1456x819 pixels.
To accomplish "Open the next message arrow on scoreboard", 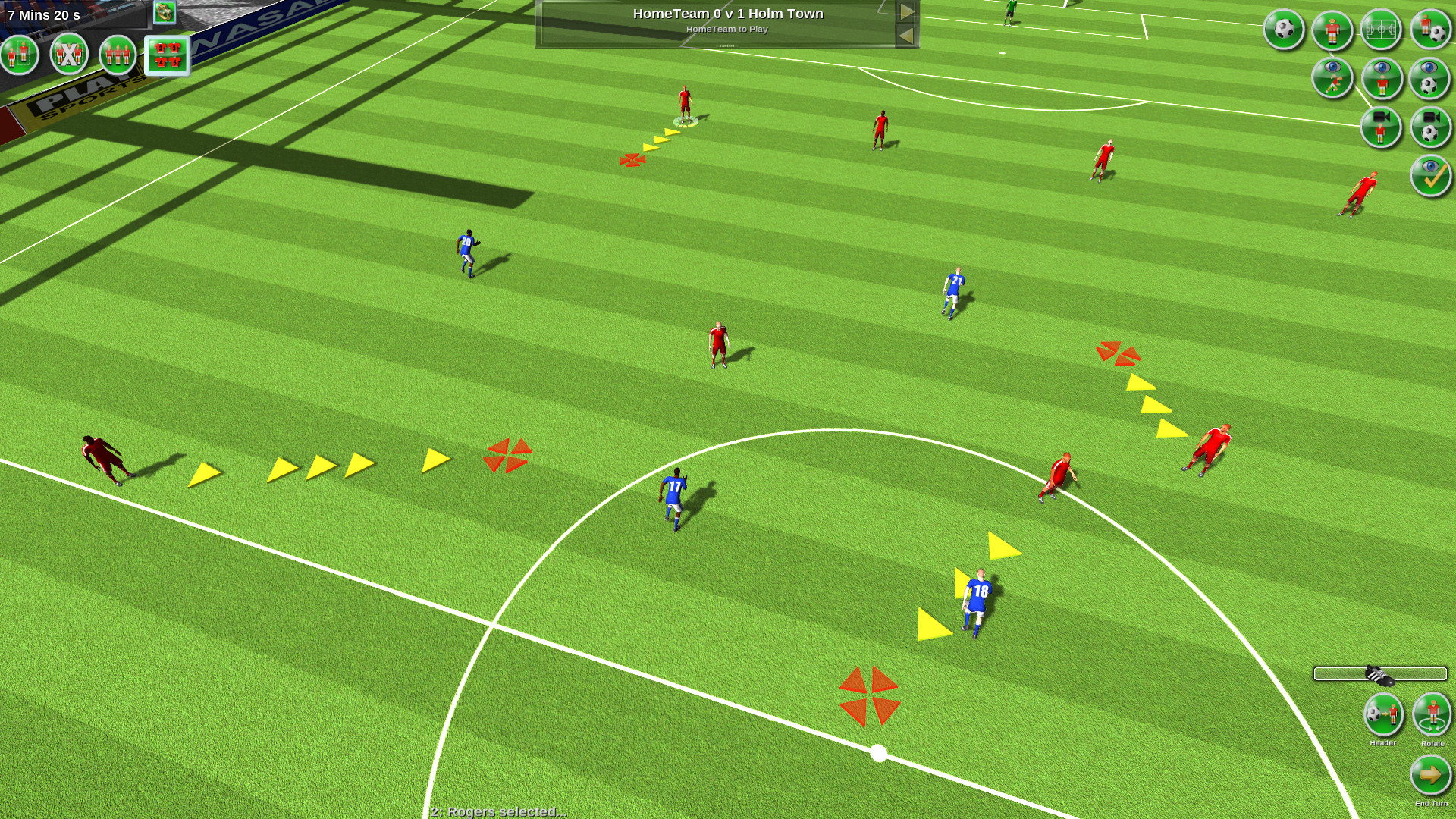I will pos(907,11).
